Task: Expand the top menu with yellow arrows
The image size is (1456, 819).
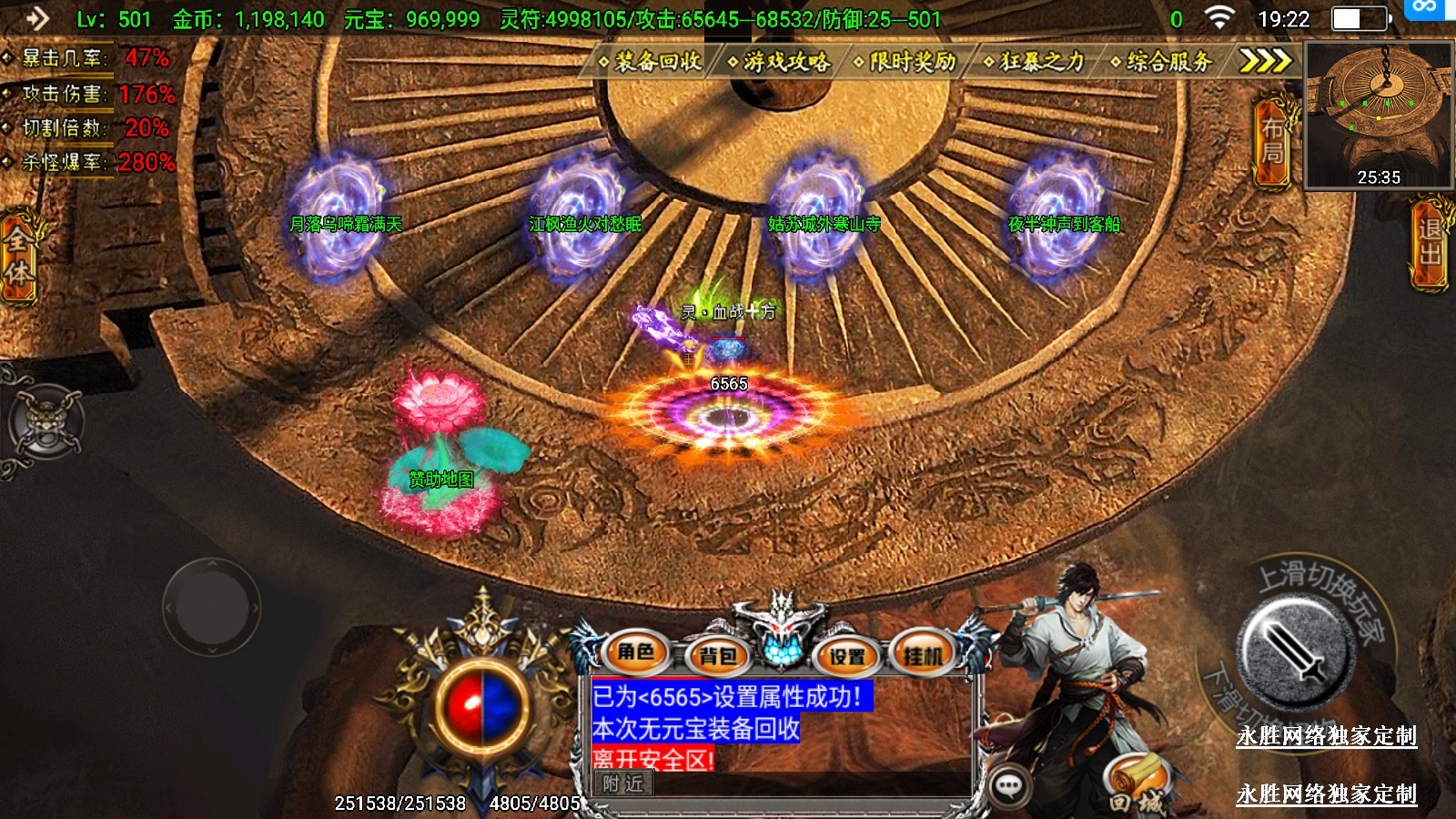Action: (1266, 61)
